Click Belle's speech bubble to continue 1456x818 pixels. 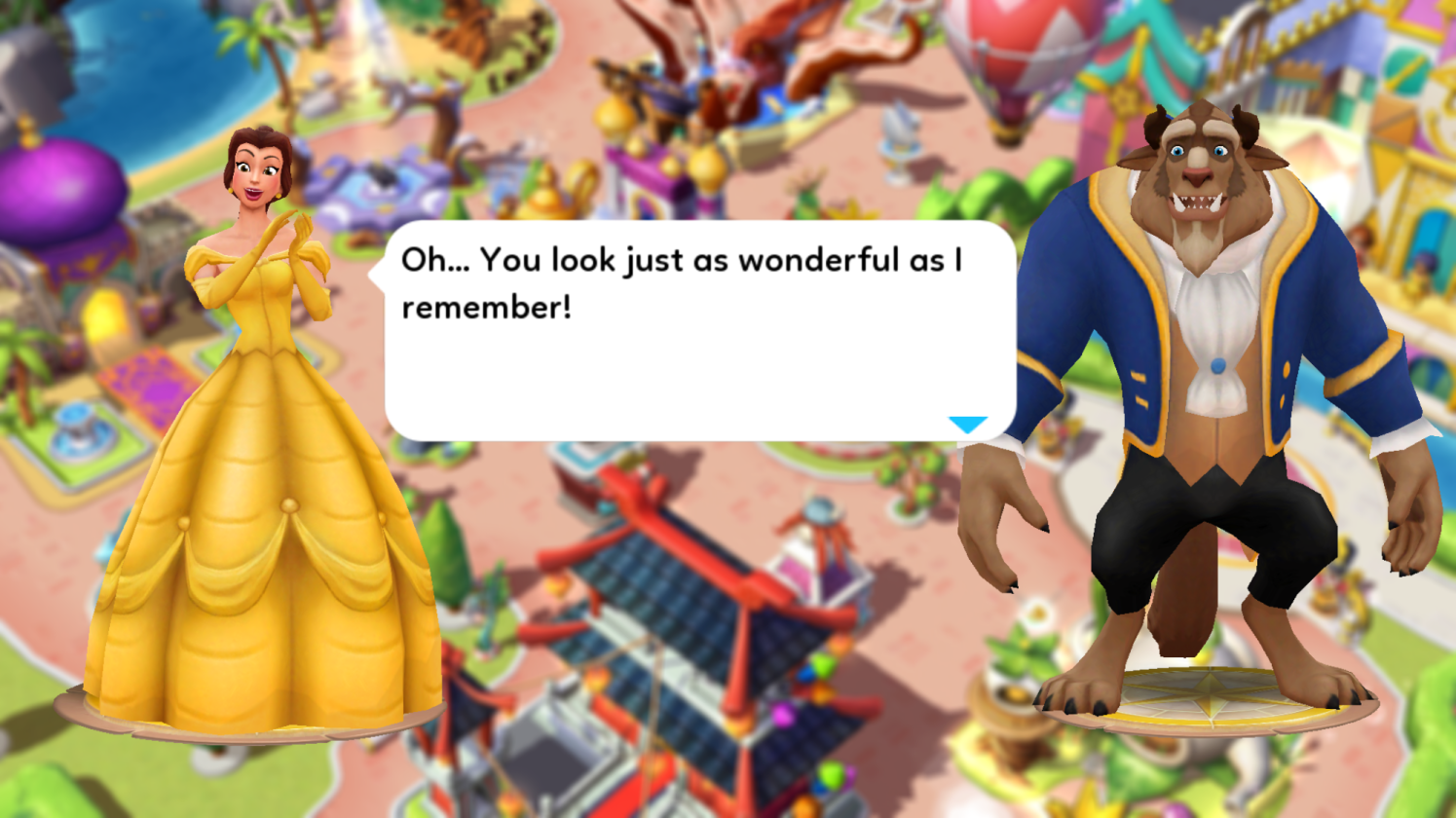699,331
